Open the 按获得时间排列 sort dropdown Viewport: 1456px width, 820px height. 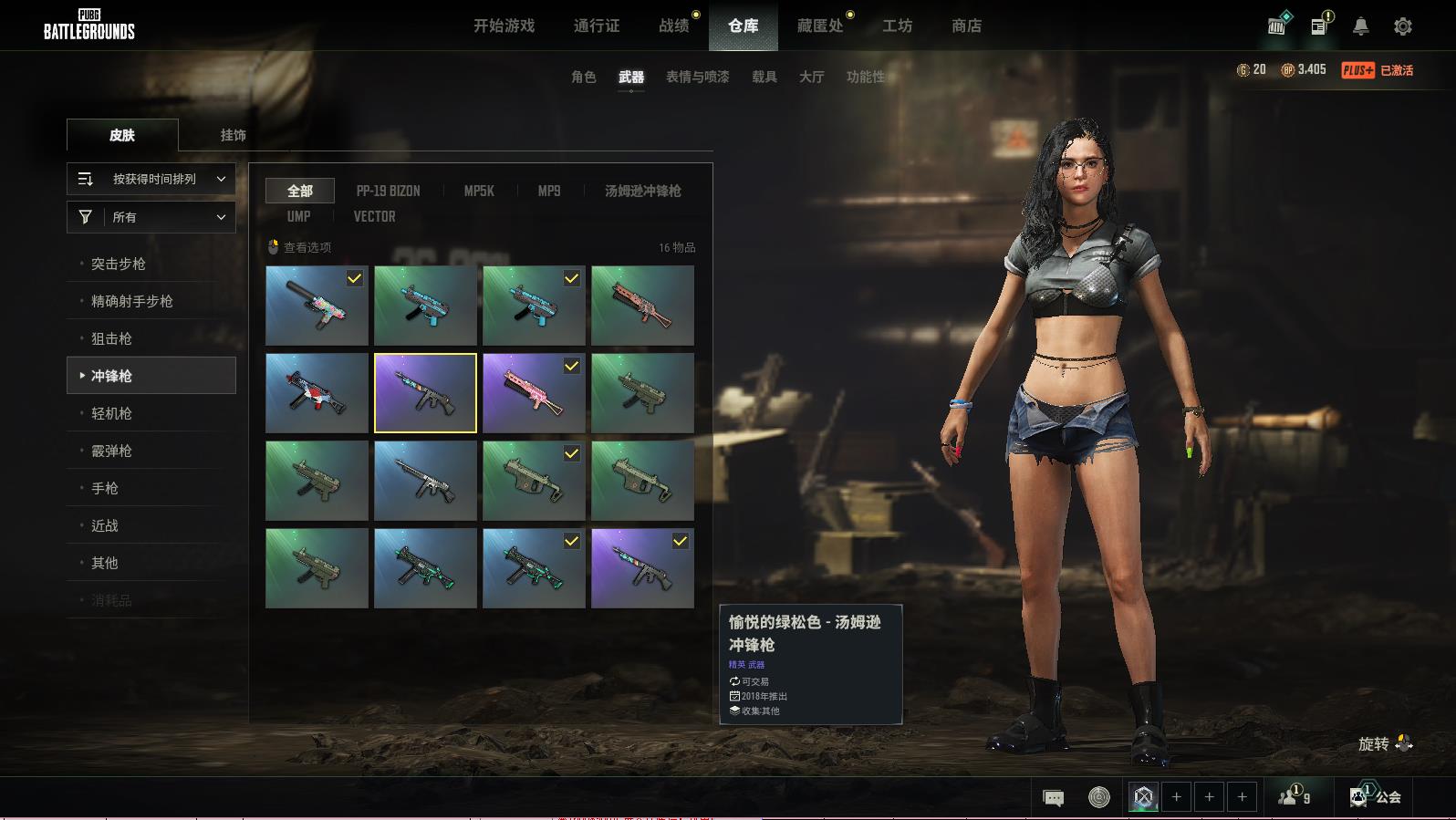(x=151, y=180)
